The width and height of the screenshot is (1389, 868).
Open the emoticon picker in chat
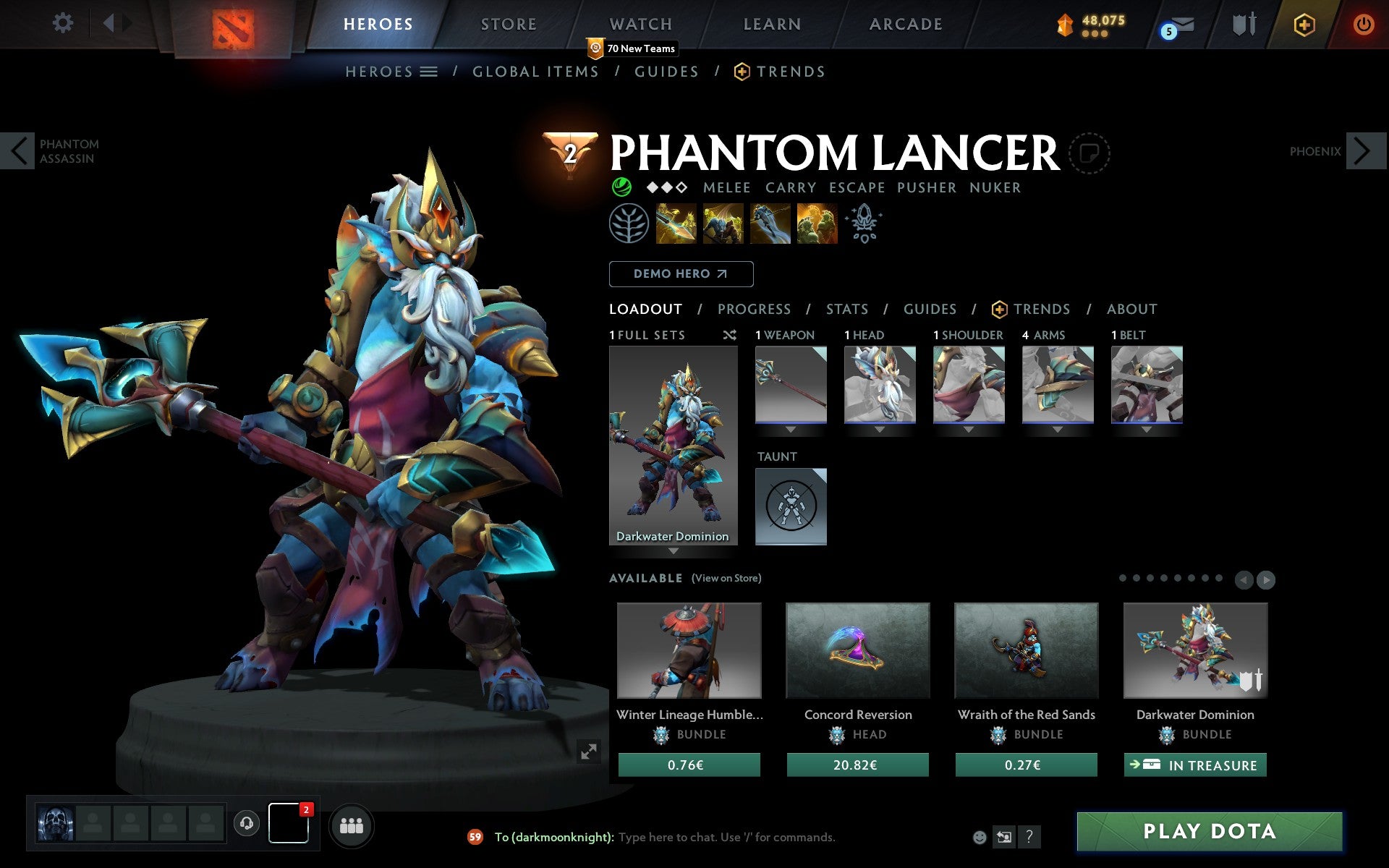pyautogui.click(x=980, y=837)
